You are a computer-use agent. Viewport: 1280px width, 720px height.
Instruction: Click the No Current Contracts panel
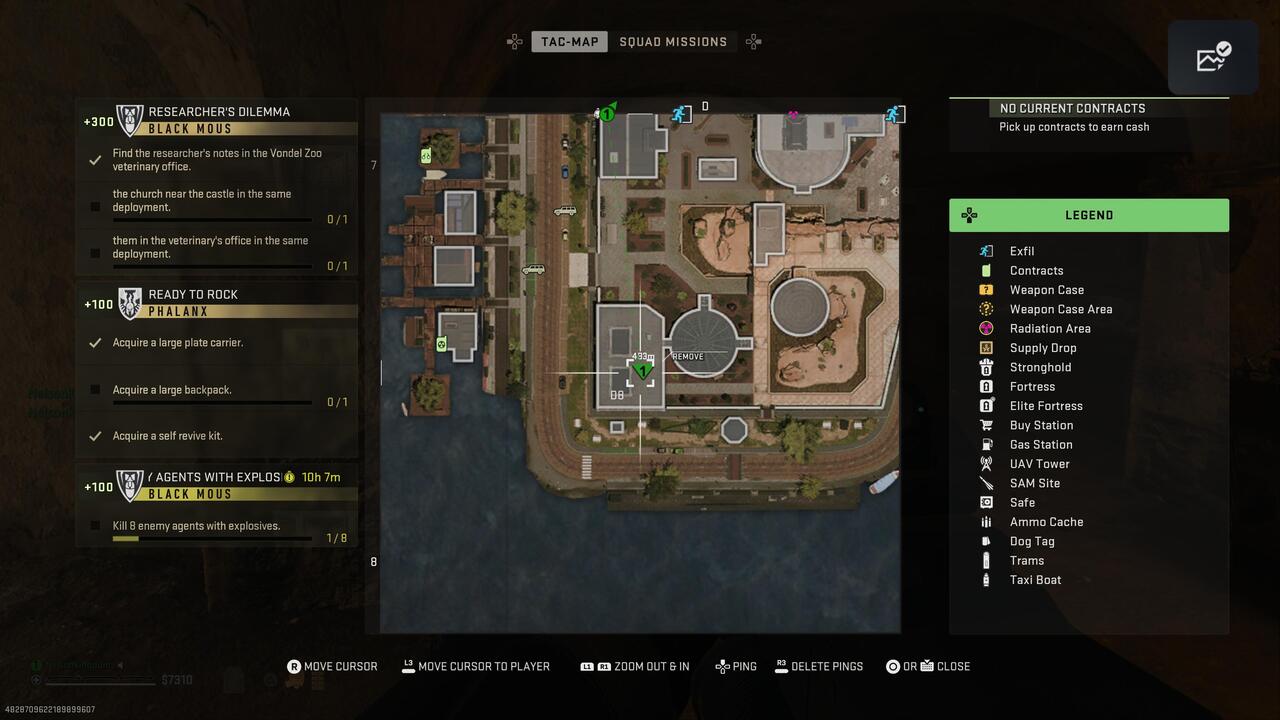pyautogui.click(x=1088, y=117)
